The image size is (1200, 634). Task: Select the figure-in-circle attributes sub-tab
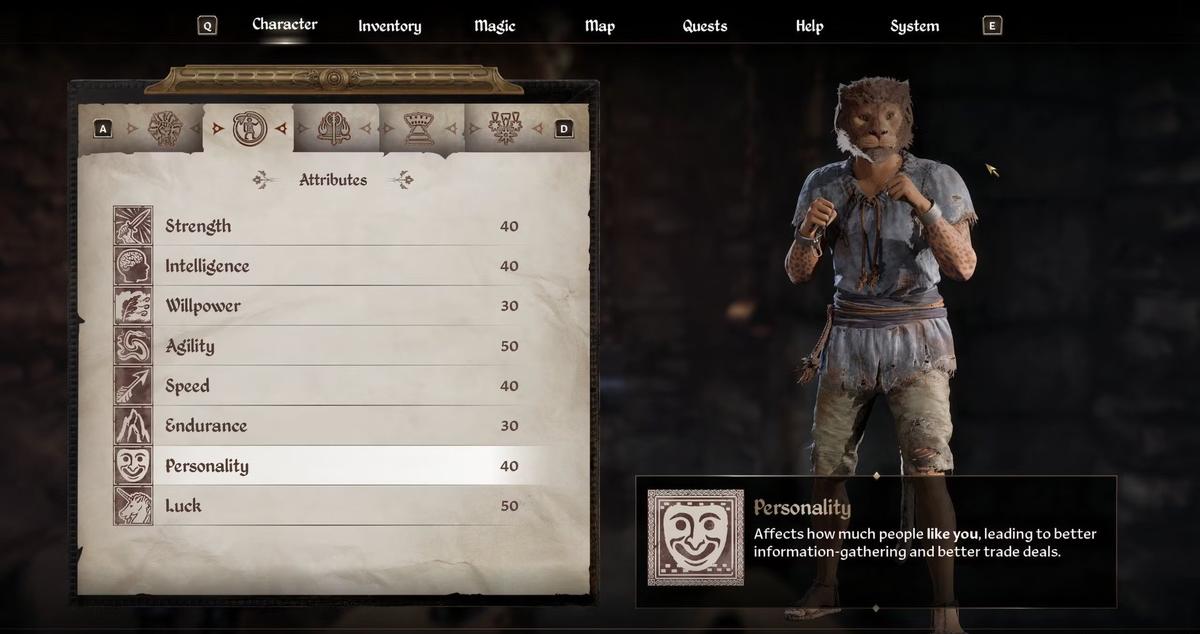point(247,128)
